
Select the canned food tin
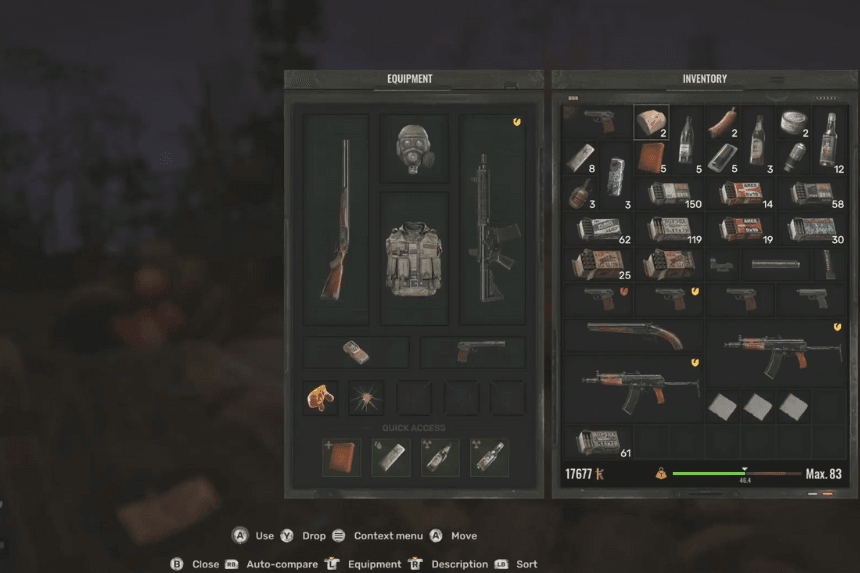tap(791, 122)
